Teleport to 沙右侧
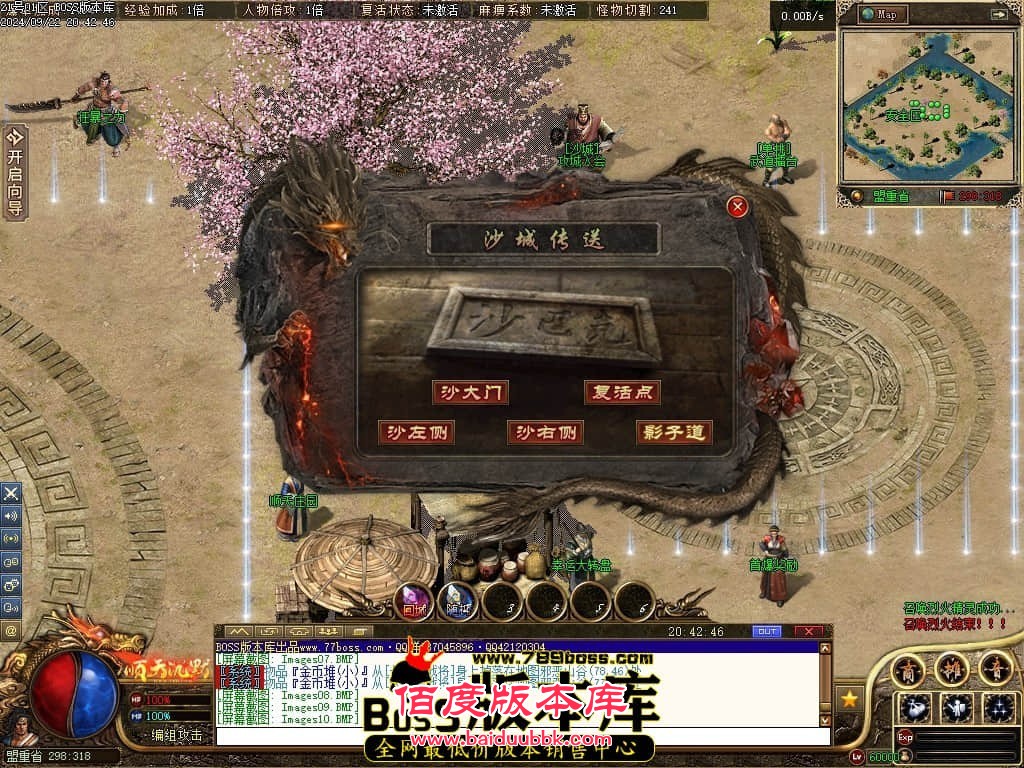The width and height of the screenshot is (1024, 768). (x=545, y=432)
